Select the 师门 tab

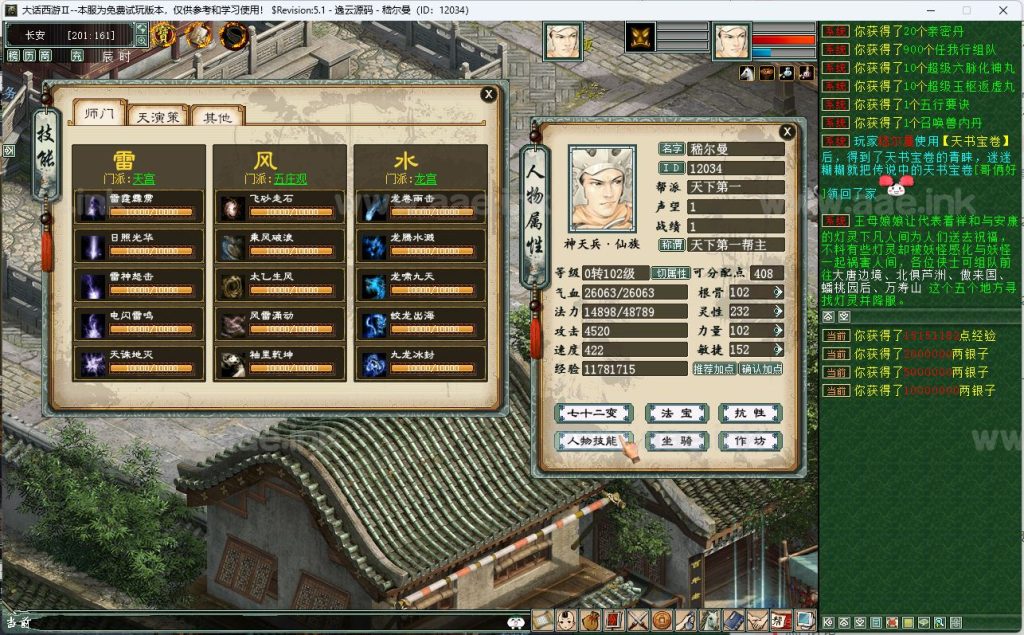tap(101, 115)
